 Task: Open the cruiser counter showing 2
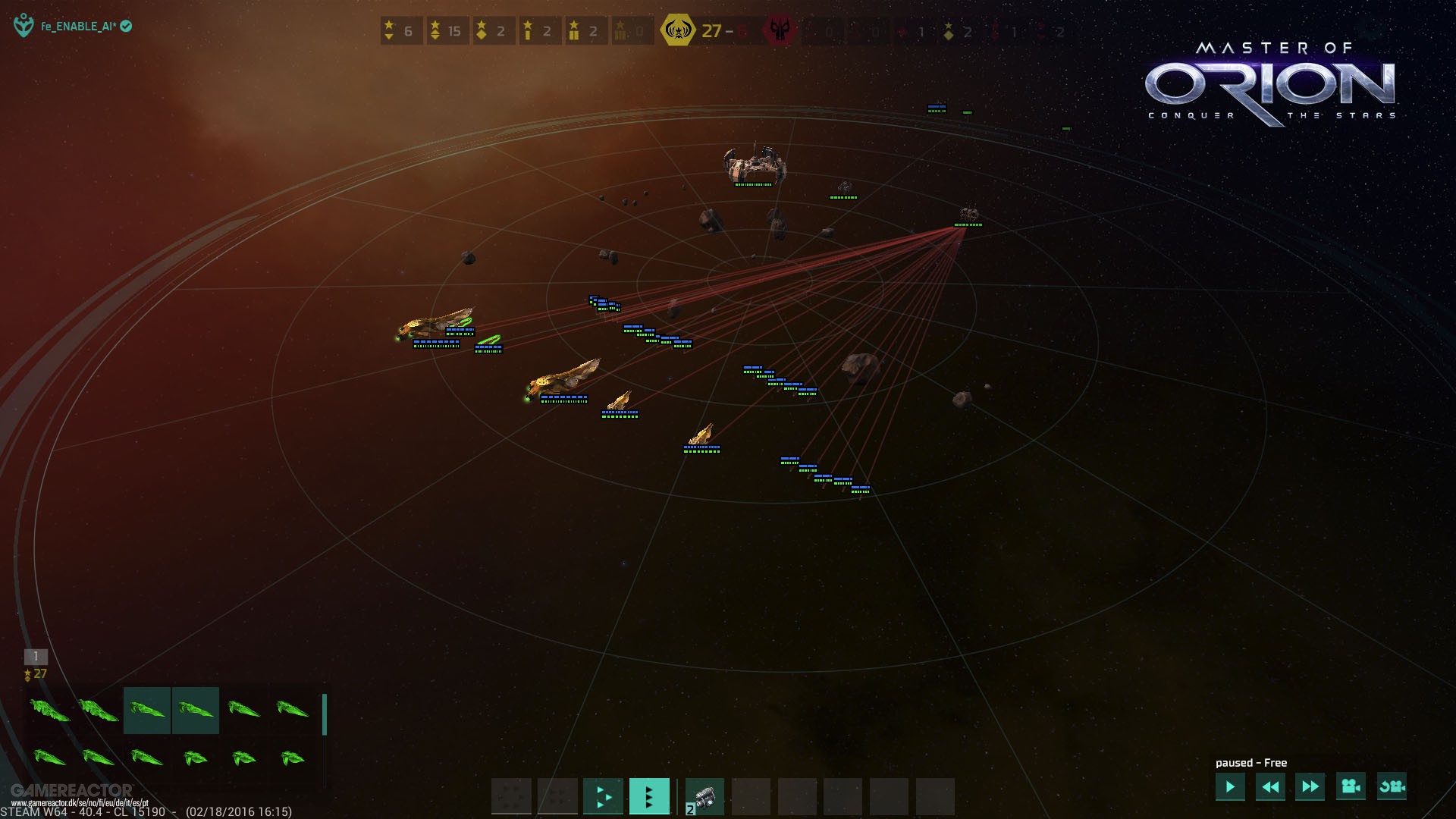click(494, 31)
